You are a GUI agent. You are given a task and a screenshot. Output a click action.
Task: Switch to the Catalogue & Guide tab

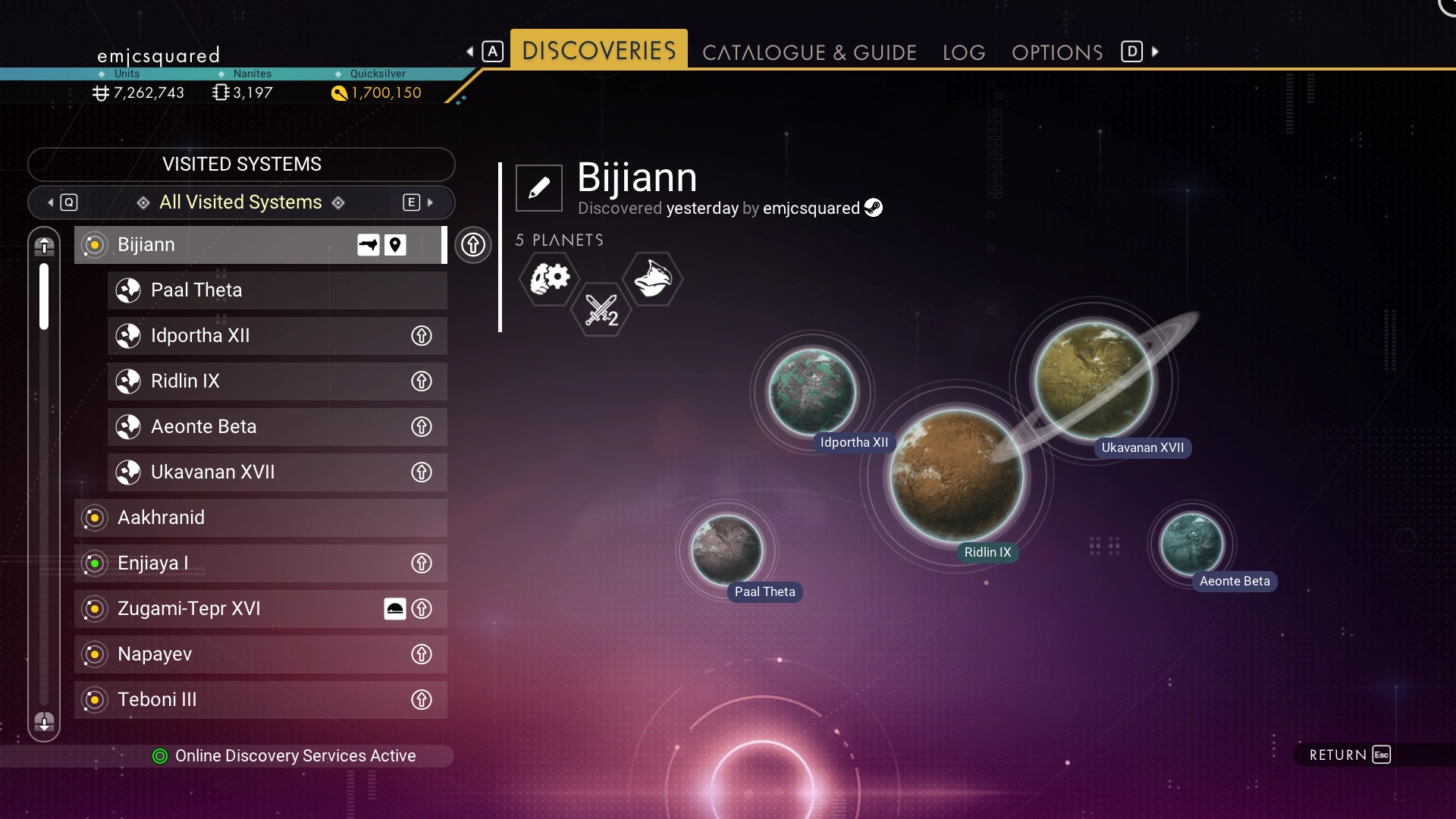(x=809, y=52)
